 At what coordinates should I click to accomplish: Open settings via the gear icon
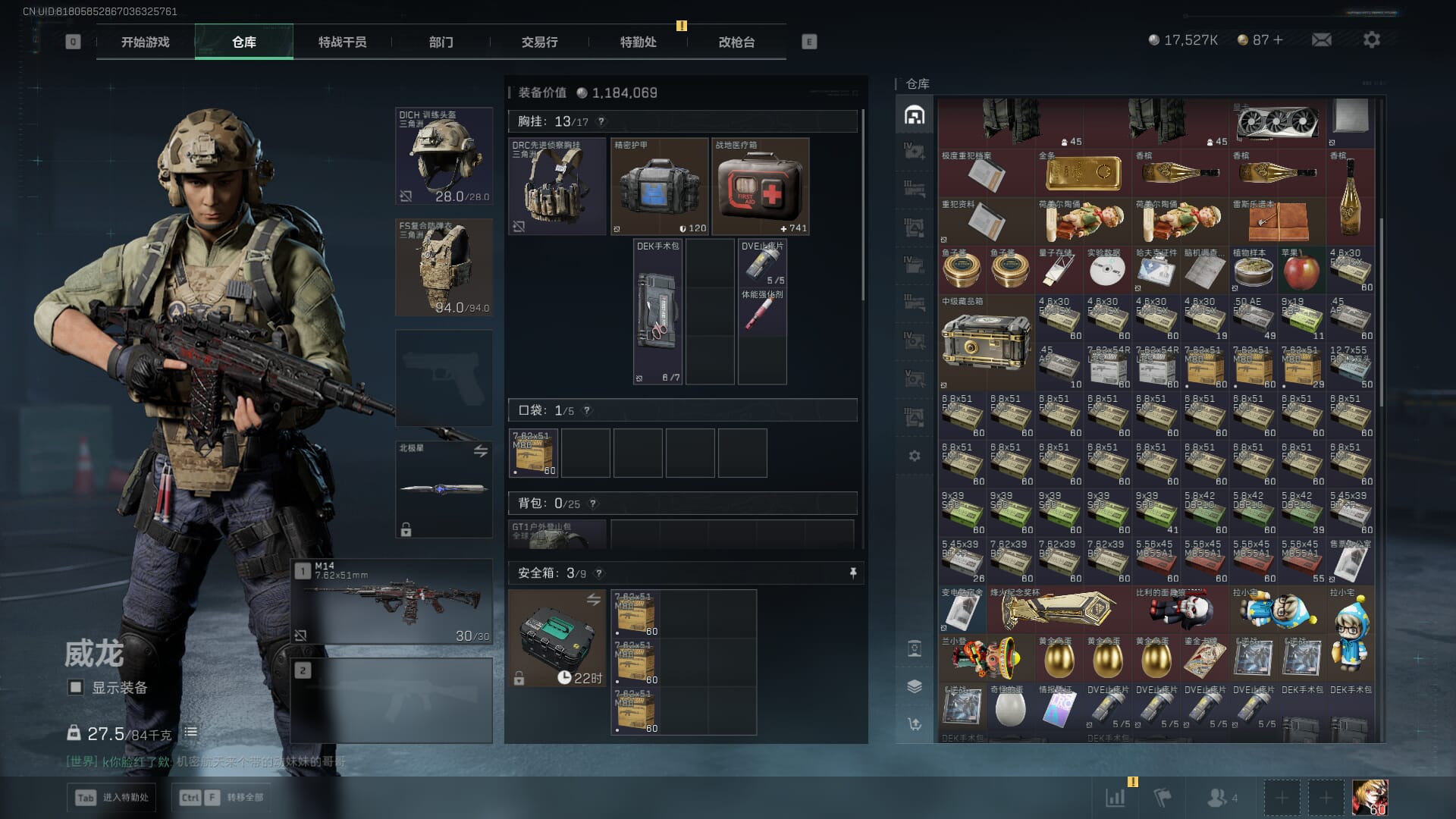1371,39
